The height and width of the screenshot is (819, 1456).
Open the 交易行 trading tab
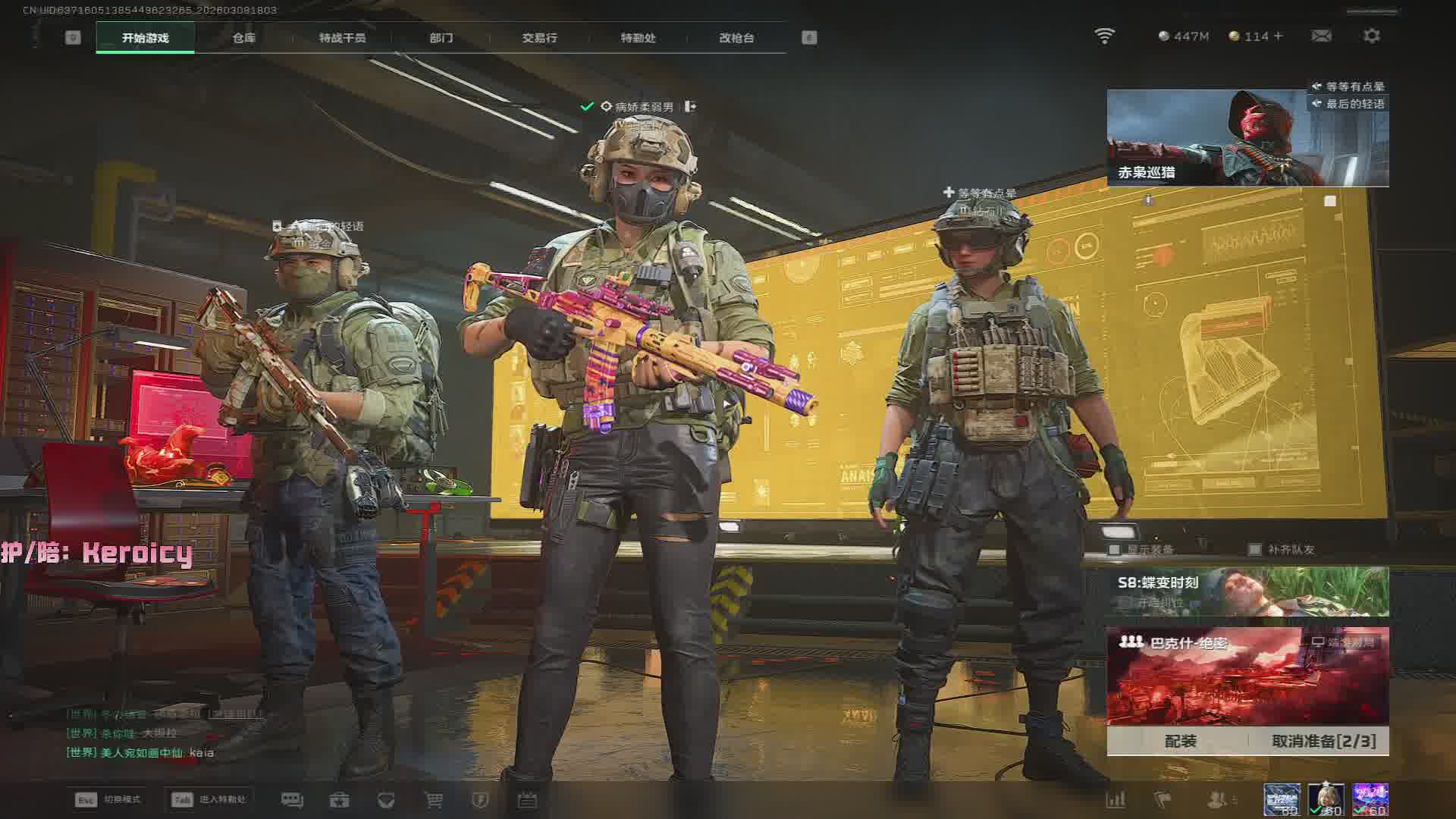tap(539, 38)
